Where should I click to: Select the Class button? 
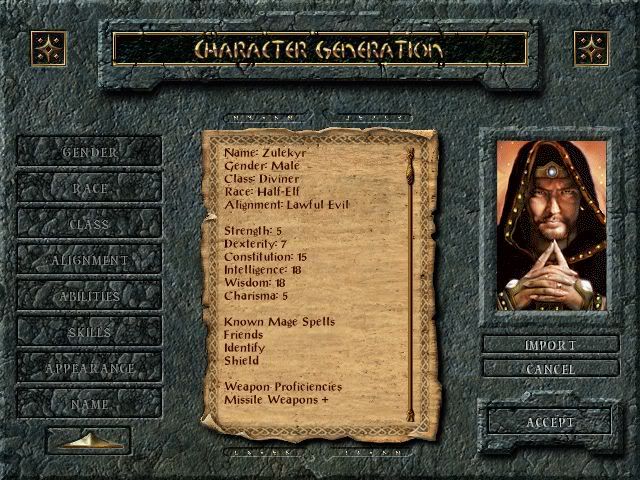coord(89,224)
